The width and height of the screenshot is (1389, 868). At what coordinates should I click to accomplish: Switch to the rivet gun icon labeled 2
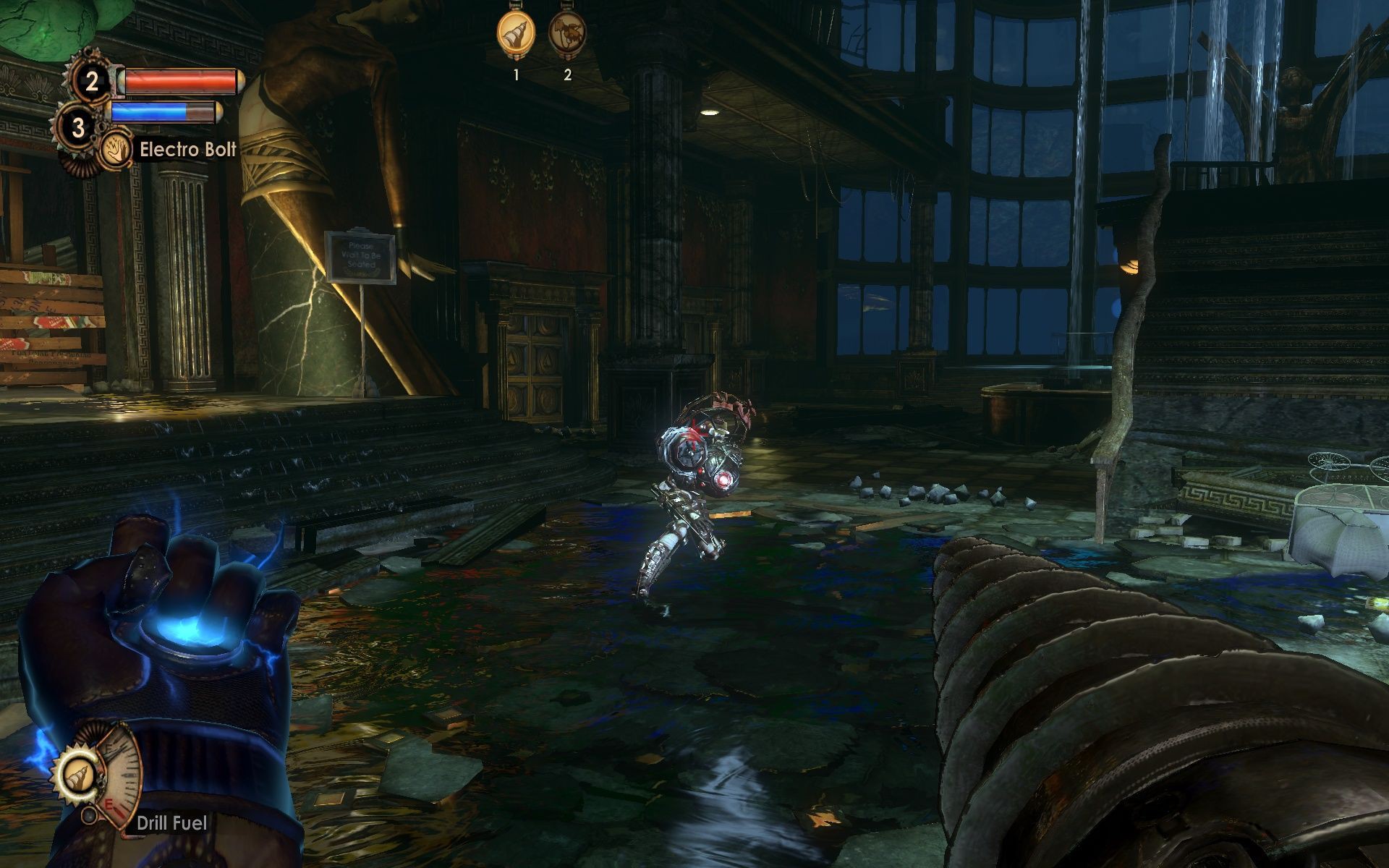pos(566,34)
